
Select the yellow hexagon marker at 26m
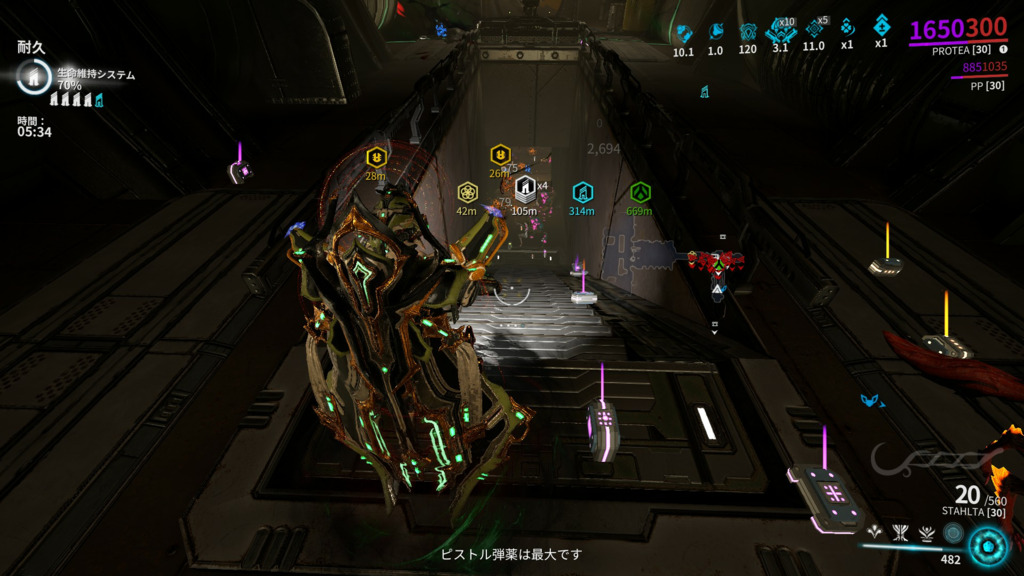pyautogui.click(x=500, y=154)
